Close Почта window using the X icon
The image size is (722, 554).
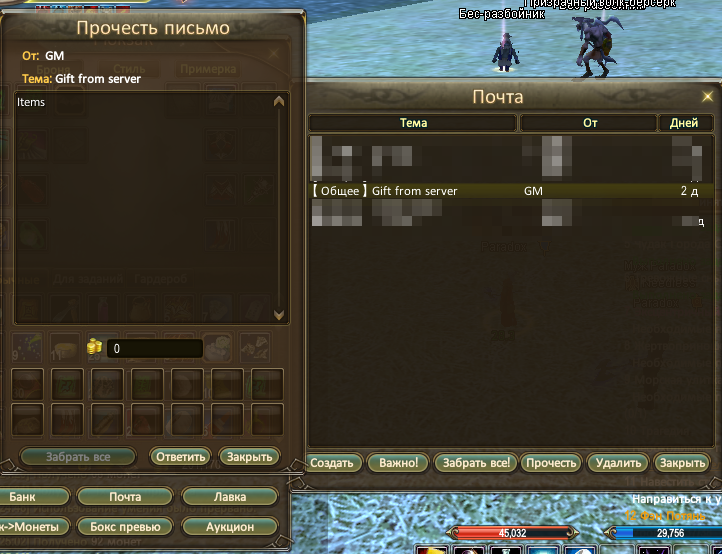tap(708, 96)
